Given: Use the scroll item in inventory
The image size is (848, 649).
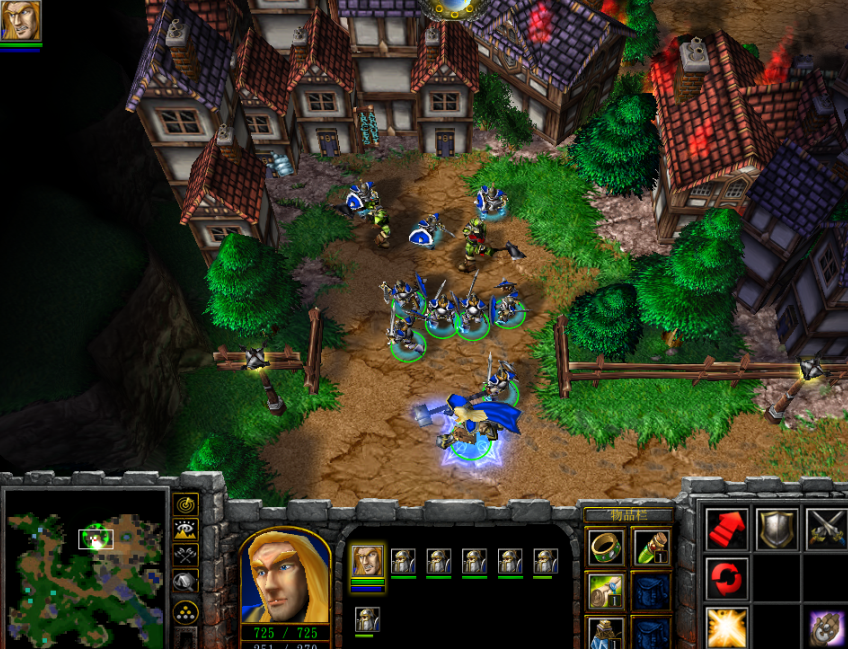Looking at the screenshot, I should [605, 590].
